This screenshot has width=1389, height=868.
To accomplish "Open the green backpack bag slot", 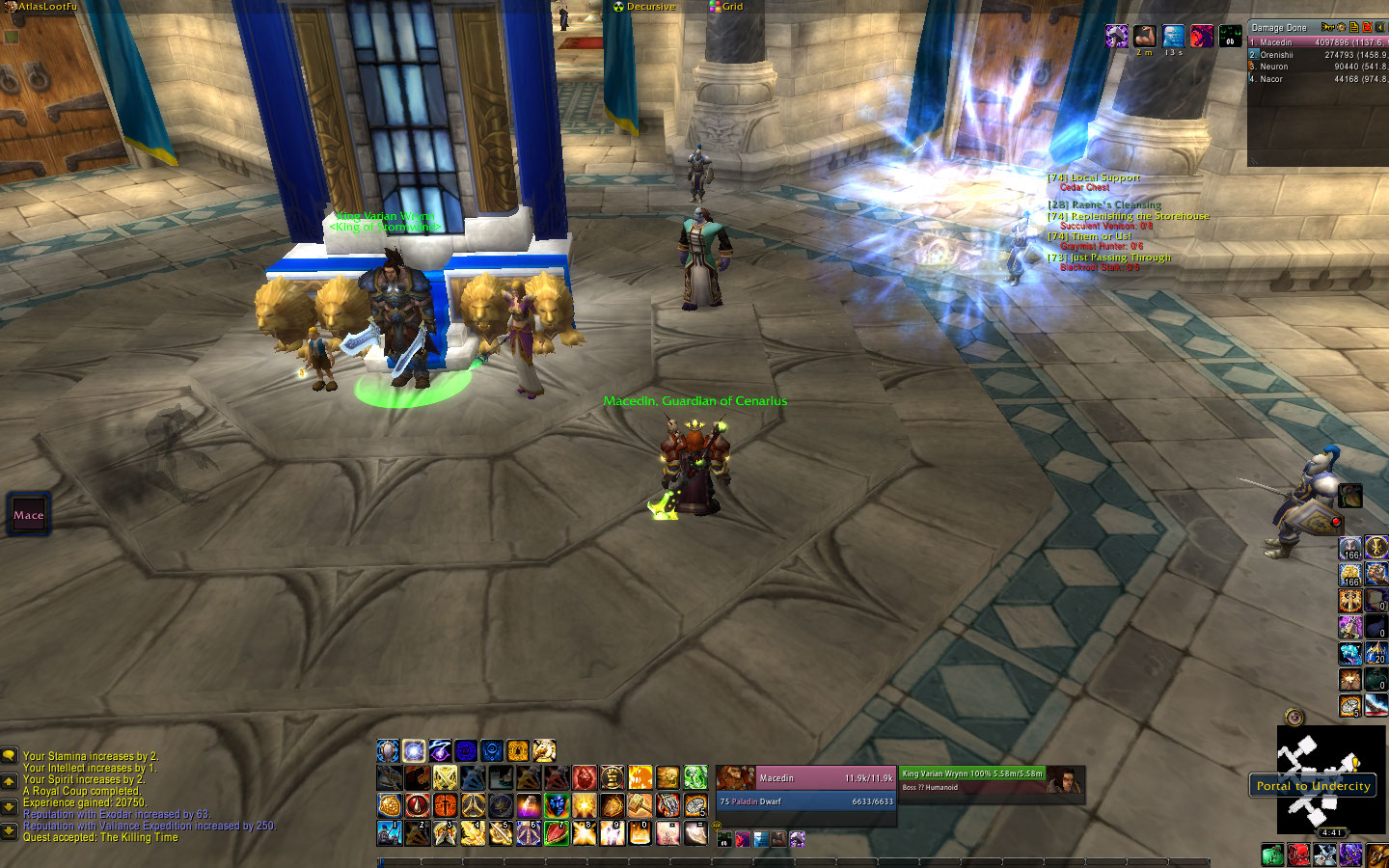I will (1273, 854).
